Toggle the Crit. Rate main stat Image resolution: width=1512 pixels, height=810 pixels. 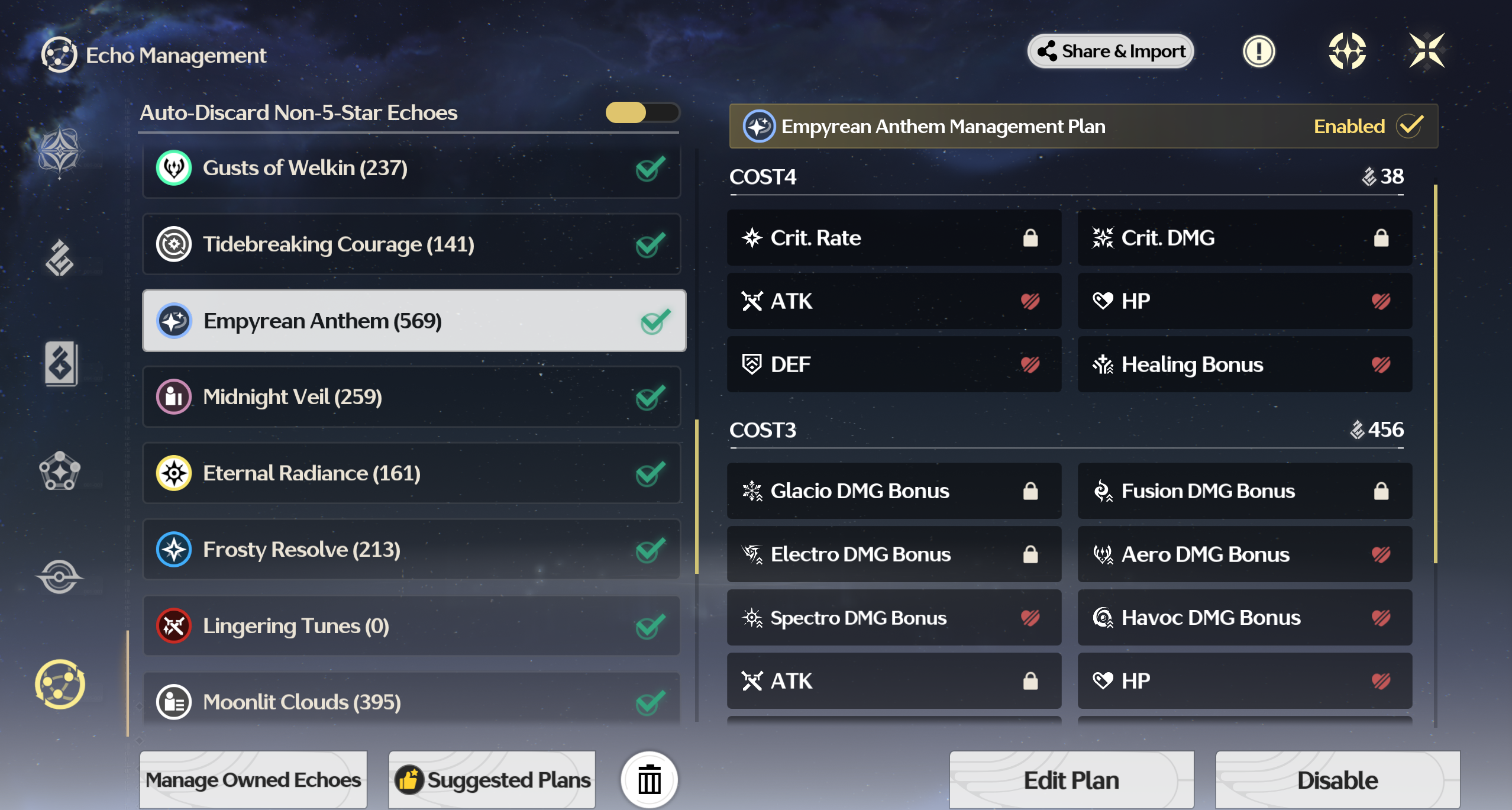click(x=894, y=238)
